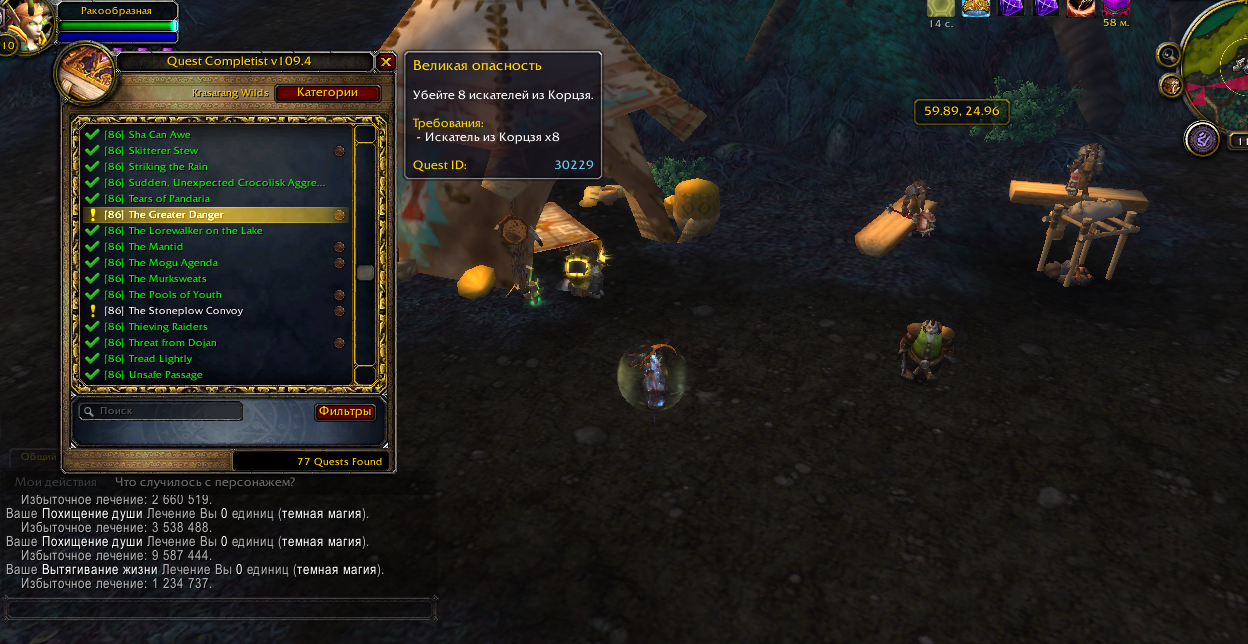Select the Thieving Raiders quest
Viewport: 1248px width, 644px height.
point(168,327)
